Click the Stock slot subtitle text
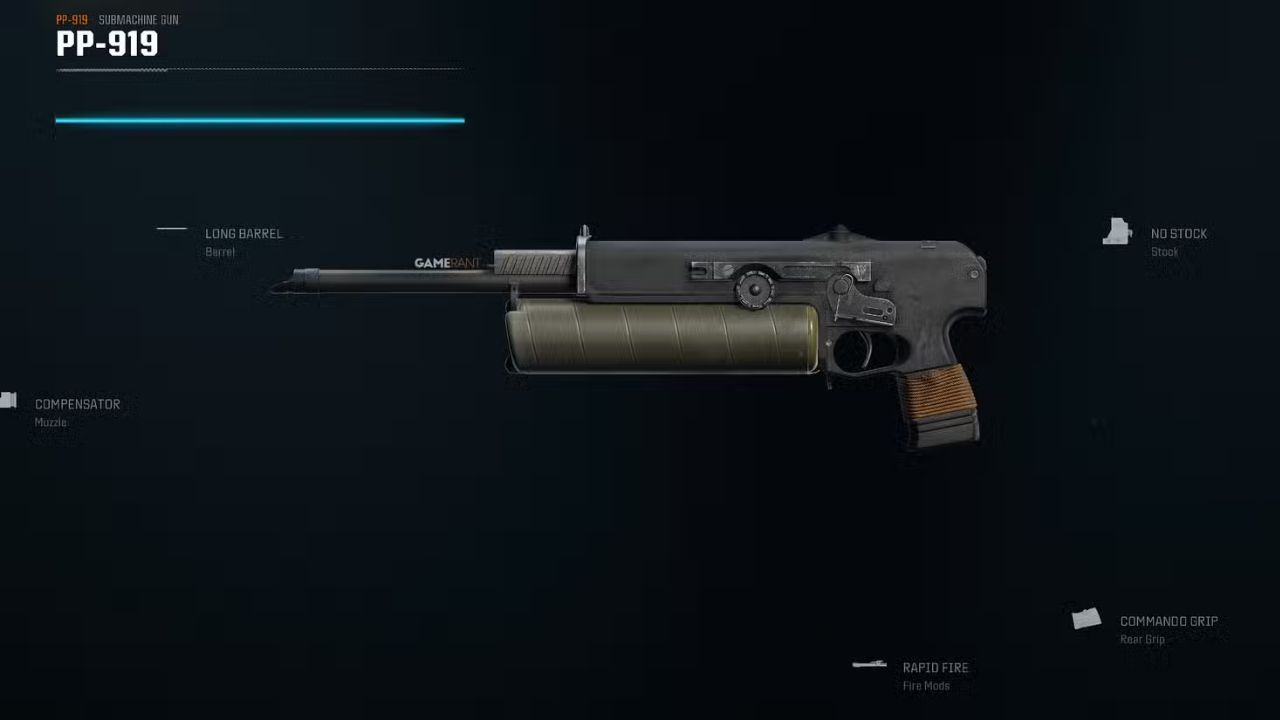 tap(1164, 252)
